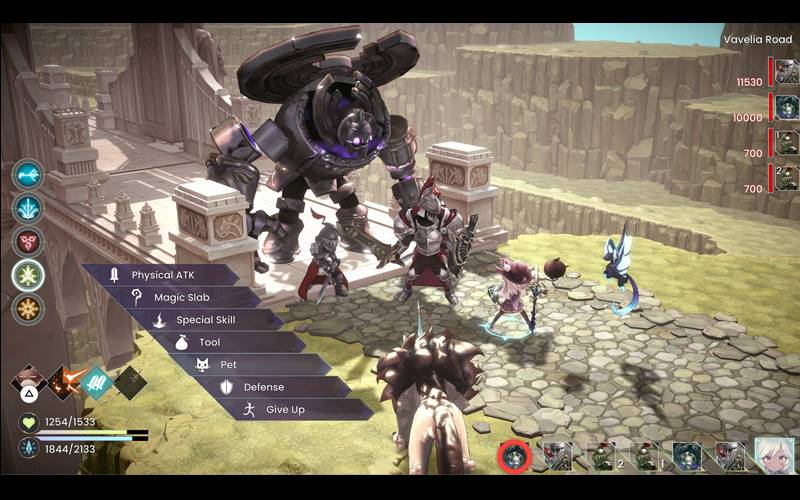Viewport: 800px width, 500px height.
Task: Activate the teal crystal burst skill icon
Action: 28,208
